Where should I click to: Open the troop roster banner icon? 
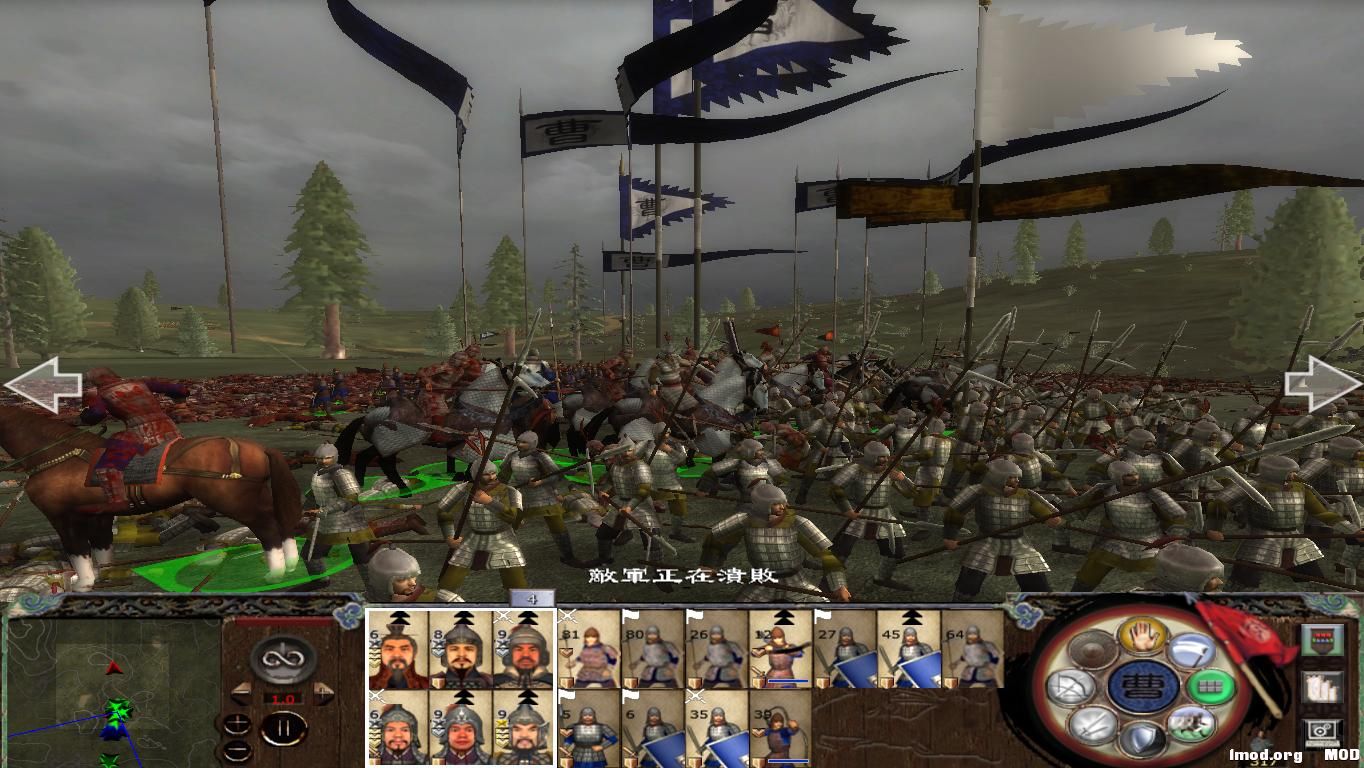point(1323,640)
